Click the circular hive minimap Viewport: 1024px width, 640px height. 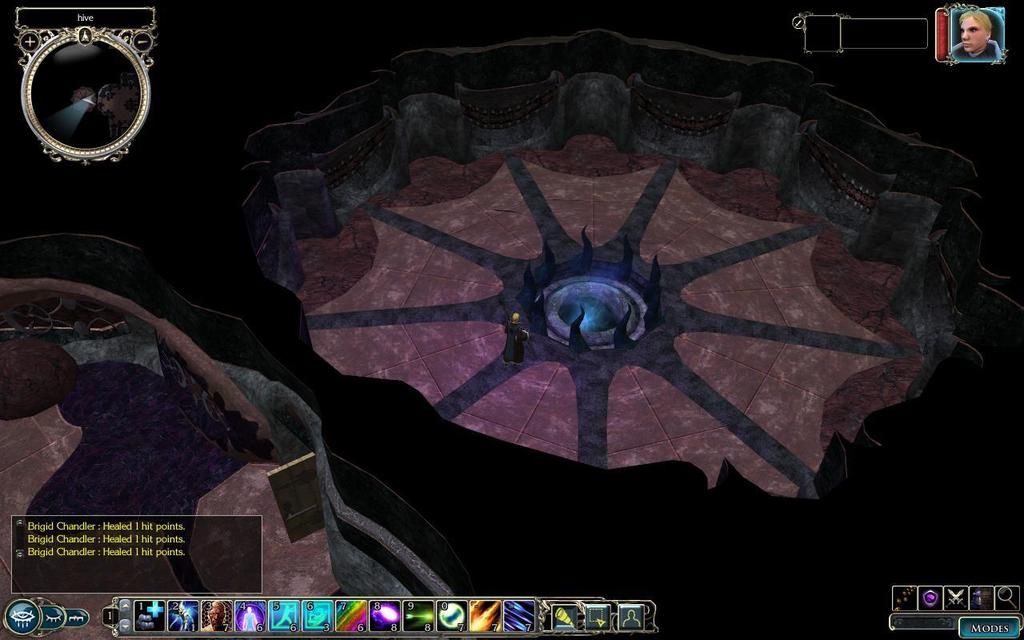pyautogui.click(x=86, y=98)
